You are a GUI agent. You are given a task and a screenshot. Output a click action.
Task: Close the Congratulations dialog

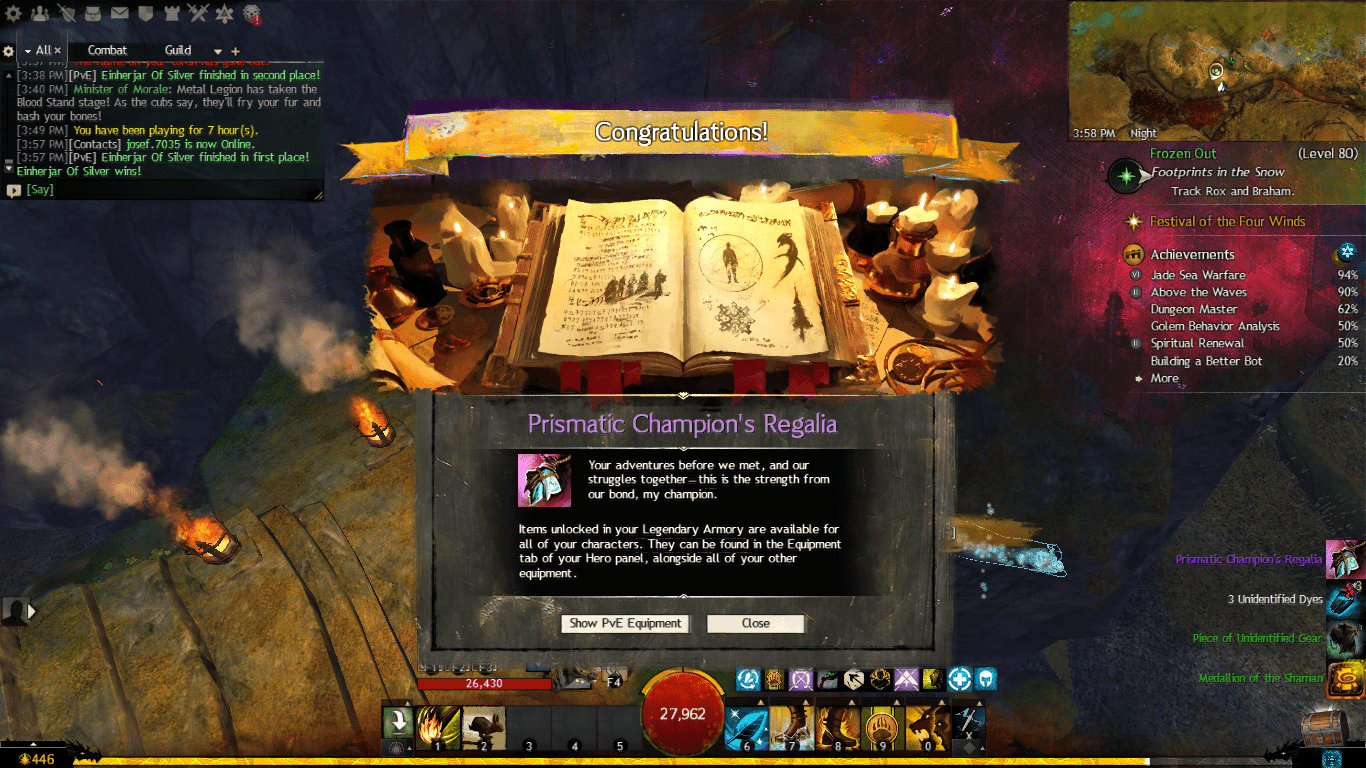755,623
